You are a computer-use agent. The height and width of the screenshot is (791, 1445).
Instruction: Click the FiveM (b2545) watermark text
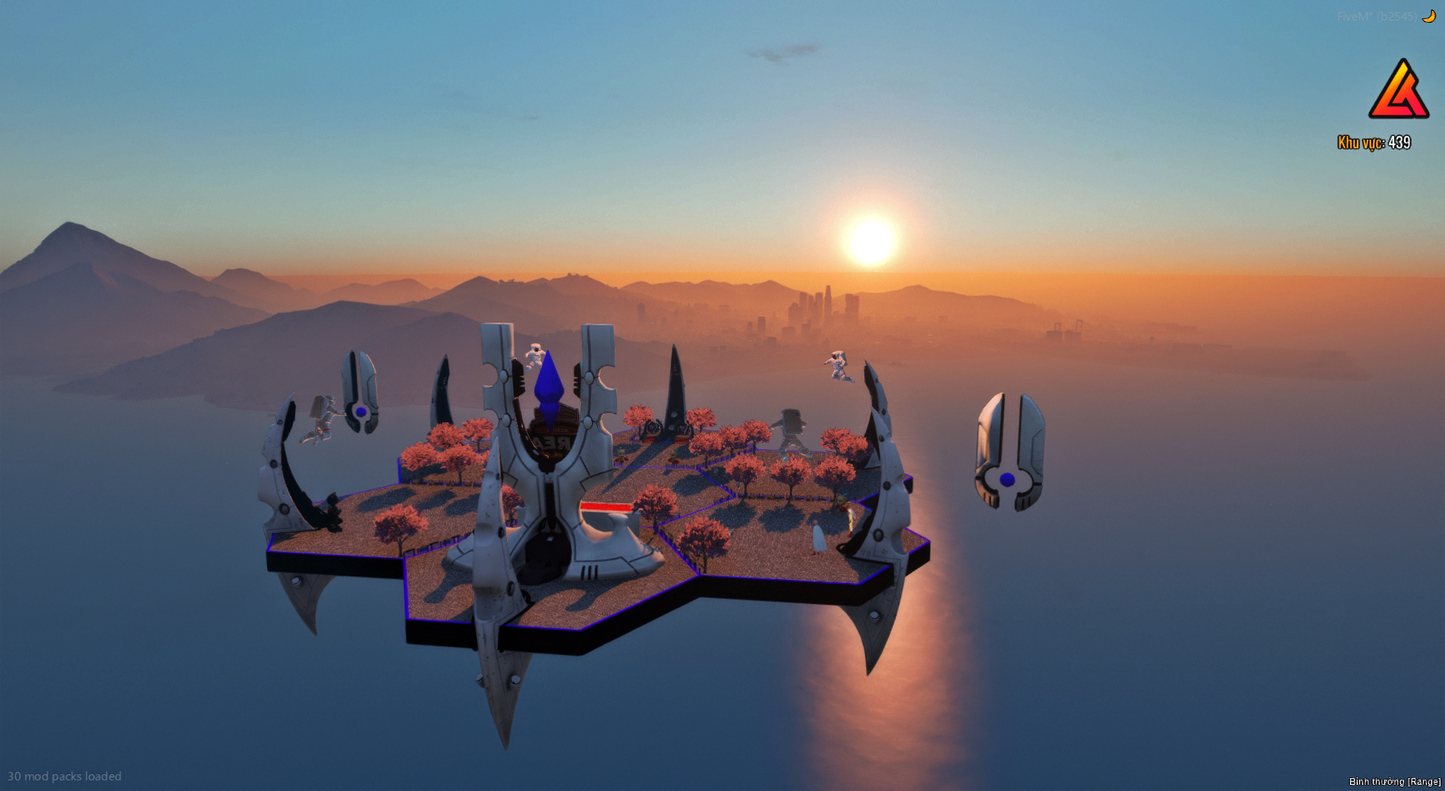tap(1378, 15)
